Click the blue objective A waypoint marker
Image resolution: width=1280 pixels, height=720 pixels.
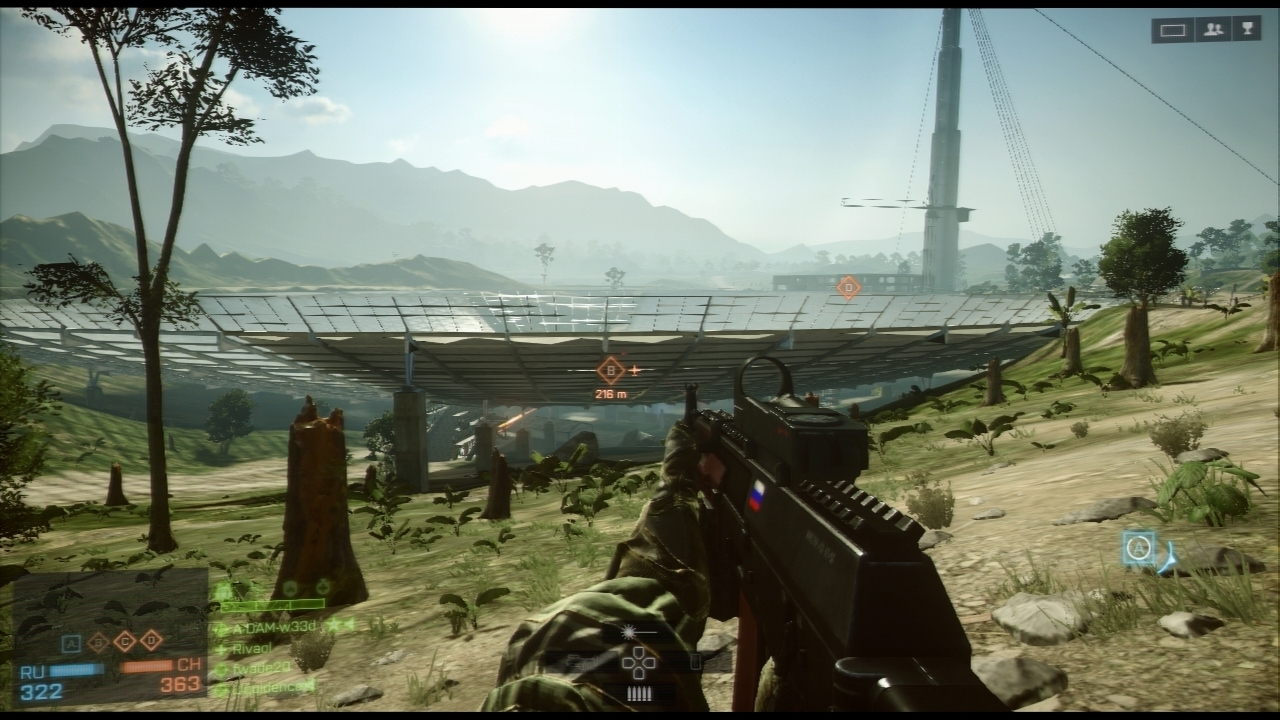pyautogui.click(x=1138, y=548)
